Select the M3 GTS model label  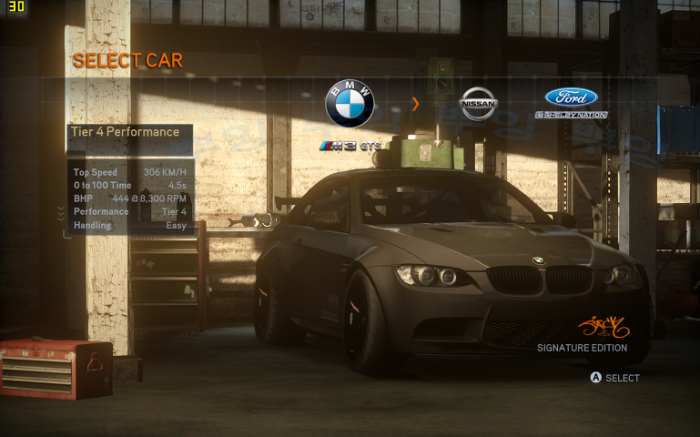pos(350,147)
